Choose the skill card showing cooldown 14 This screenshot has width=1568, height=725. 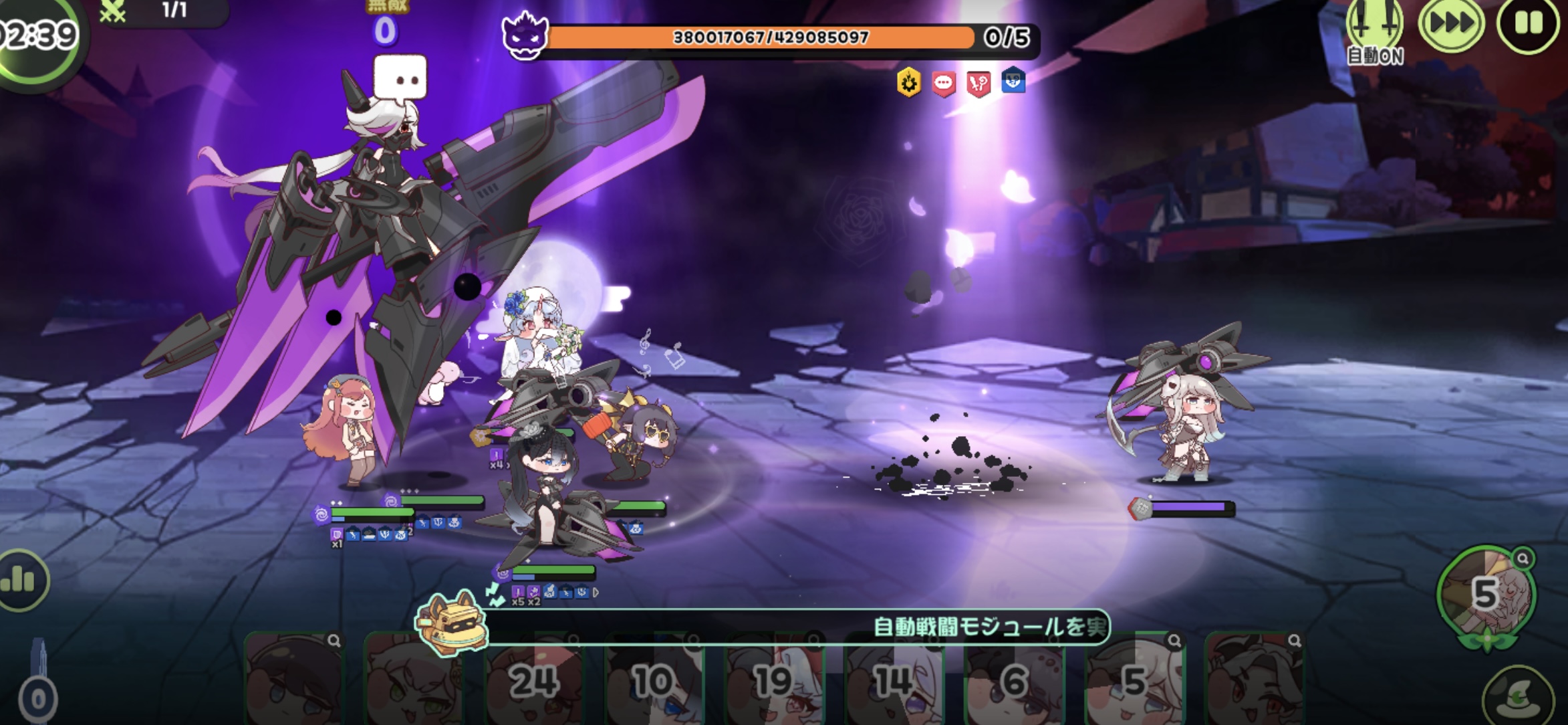(894, 680)
